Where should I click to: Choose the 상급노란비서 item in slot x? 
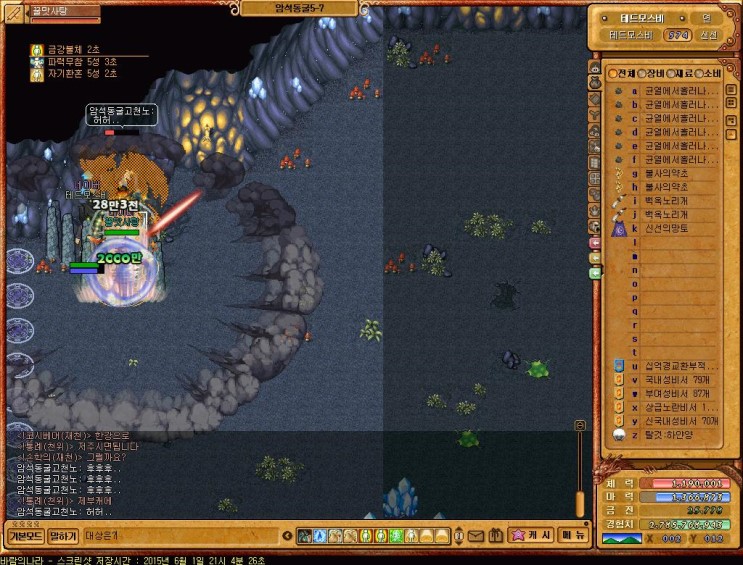[x=666, y=408]
